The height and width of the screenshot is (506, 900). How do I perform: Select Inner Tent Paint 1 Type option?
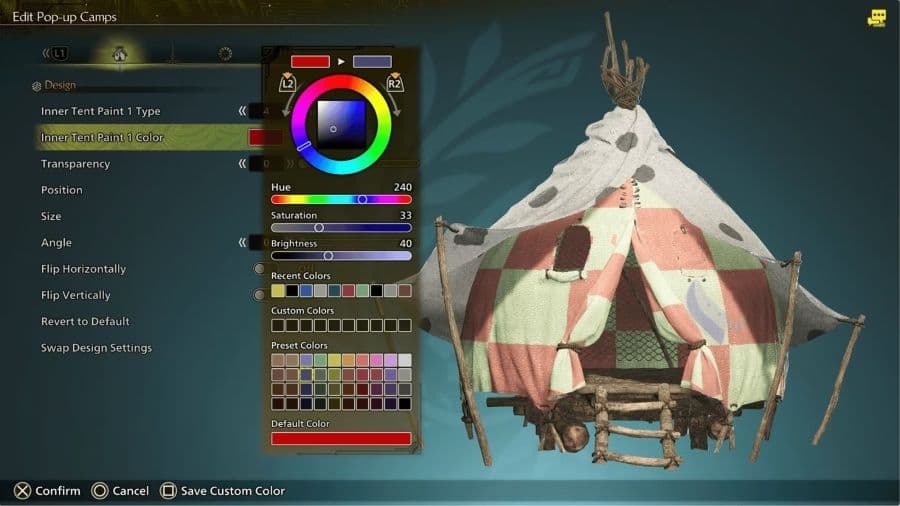[100, 111]
